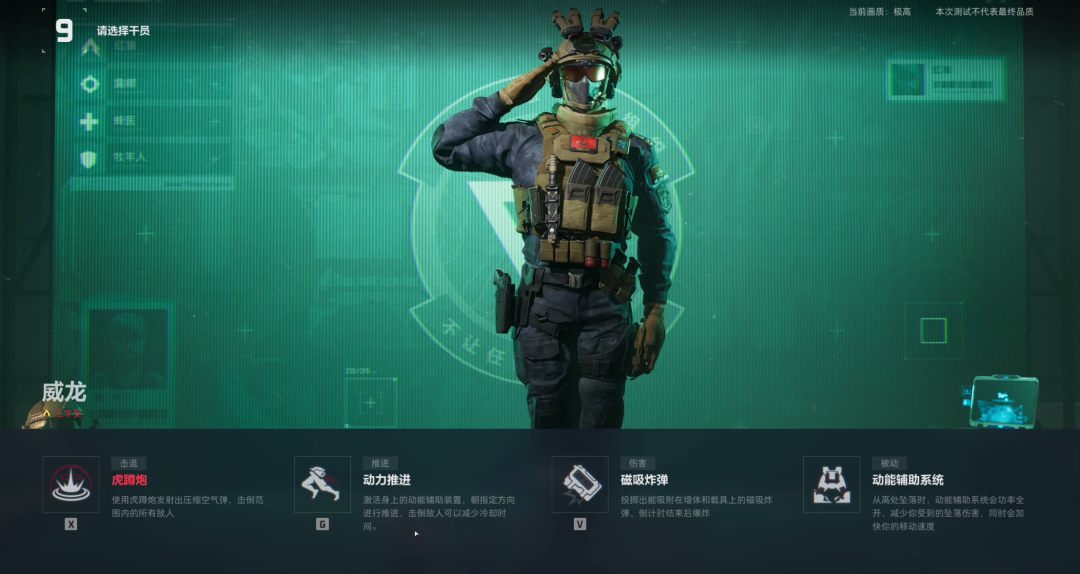View the 动能辅助系统 passive ability icon
The width and height of the screenshot is (1080, 574).
pos(831,485)
